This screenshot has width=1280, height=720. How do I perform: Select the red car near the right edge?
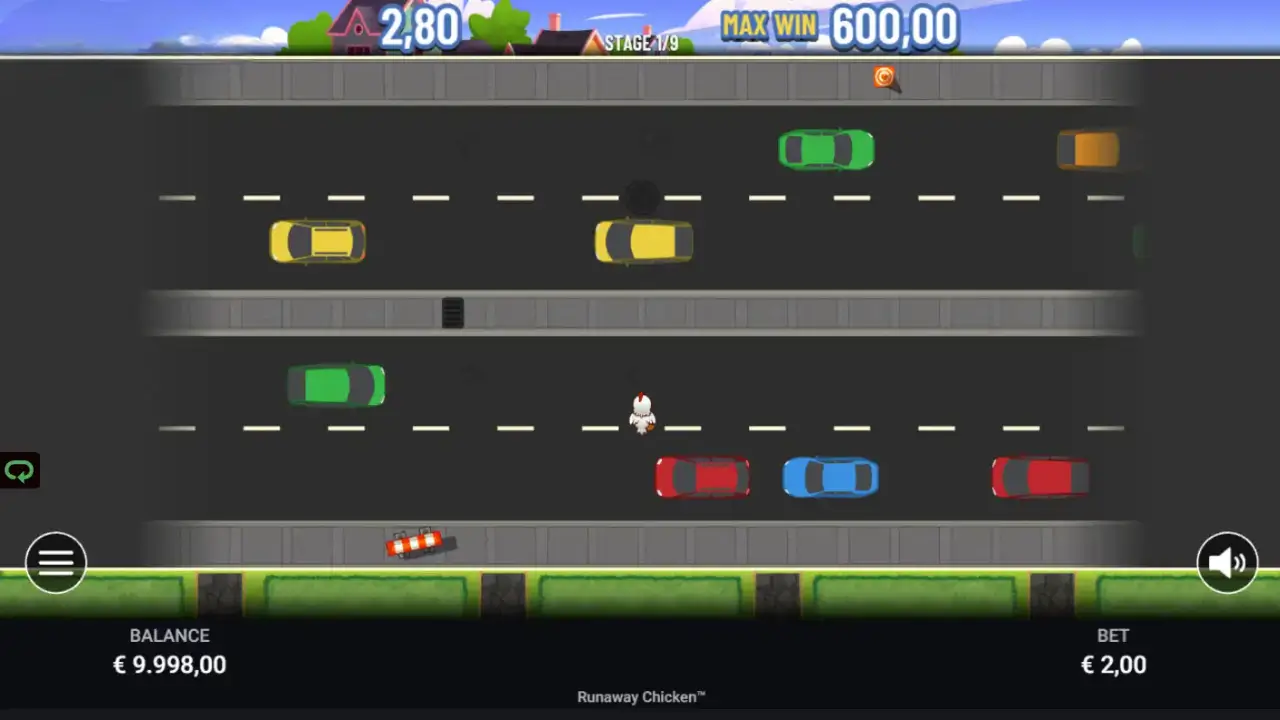1039,477
